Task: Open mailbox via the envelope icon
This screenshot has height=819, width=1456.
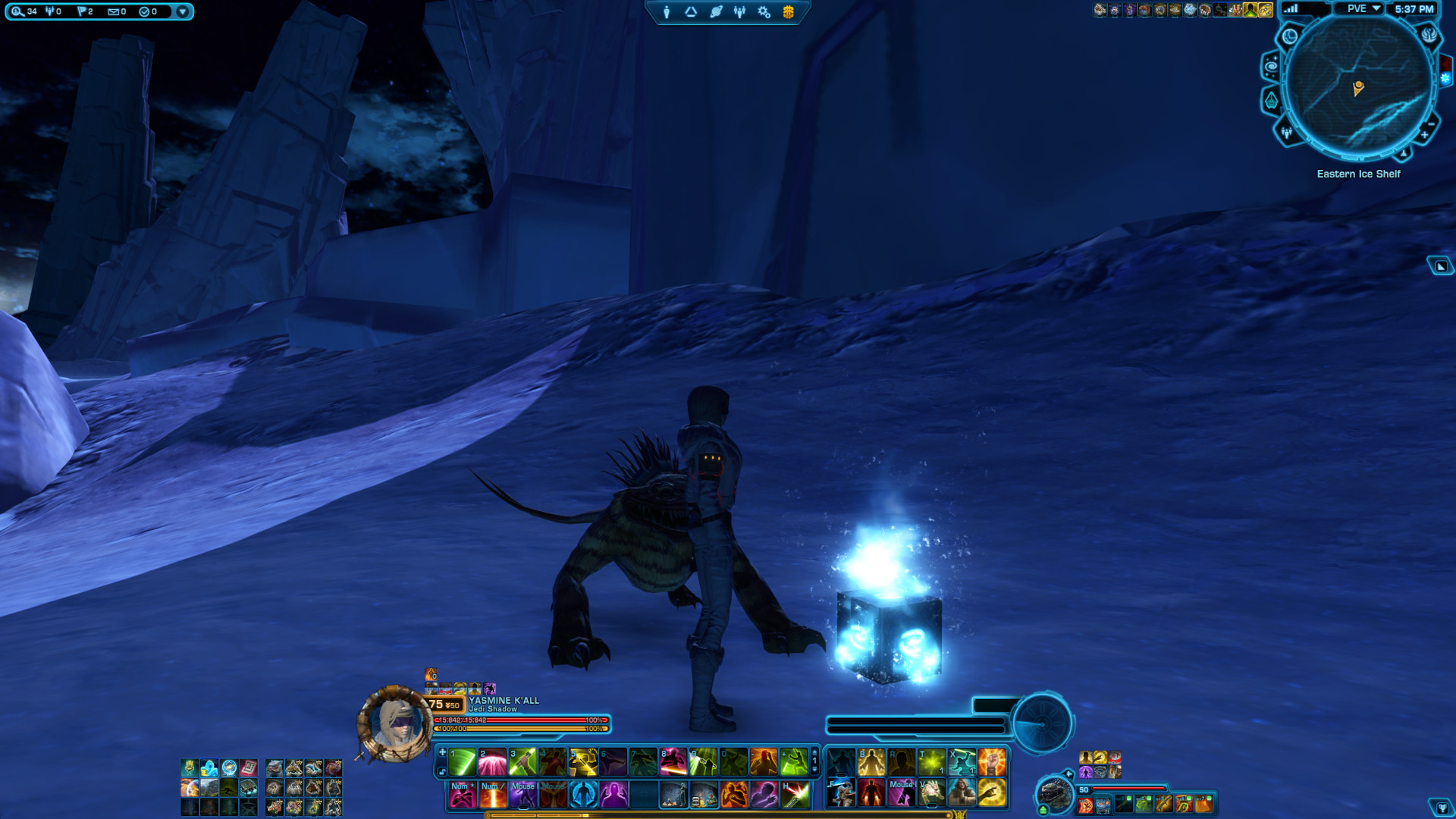Action: (114, 11)
